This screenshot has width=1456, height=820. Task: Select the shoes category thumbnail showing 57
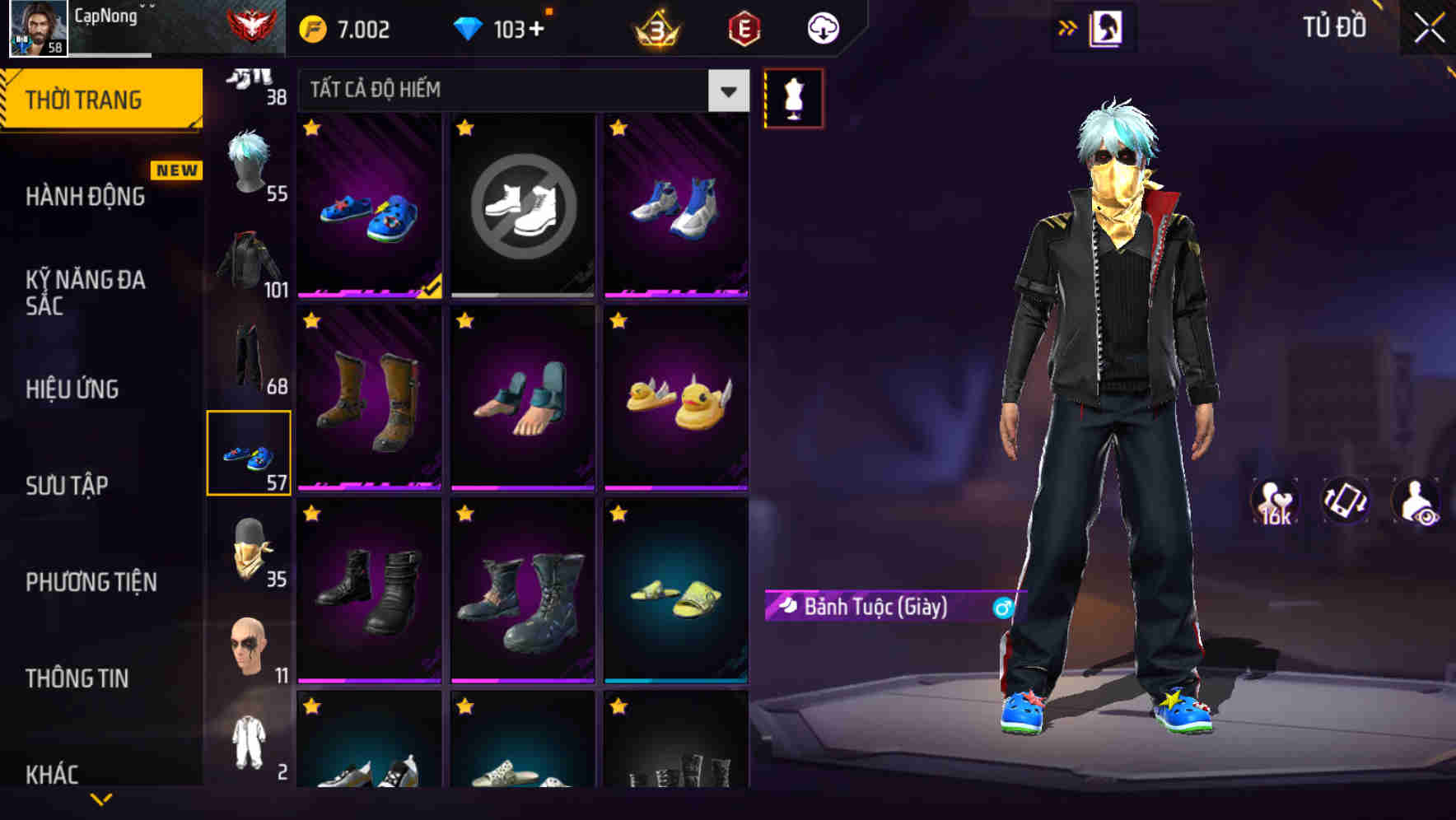pos(249,452)
